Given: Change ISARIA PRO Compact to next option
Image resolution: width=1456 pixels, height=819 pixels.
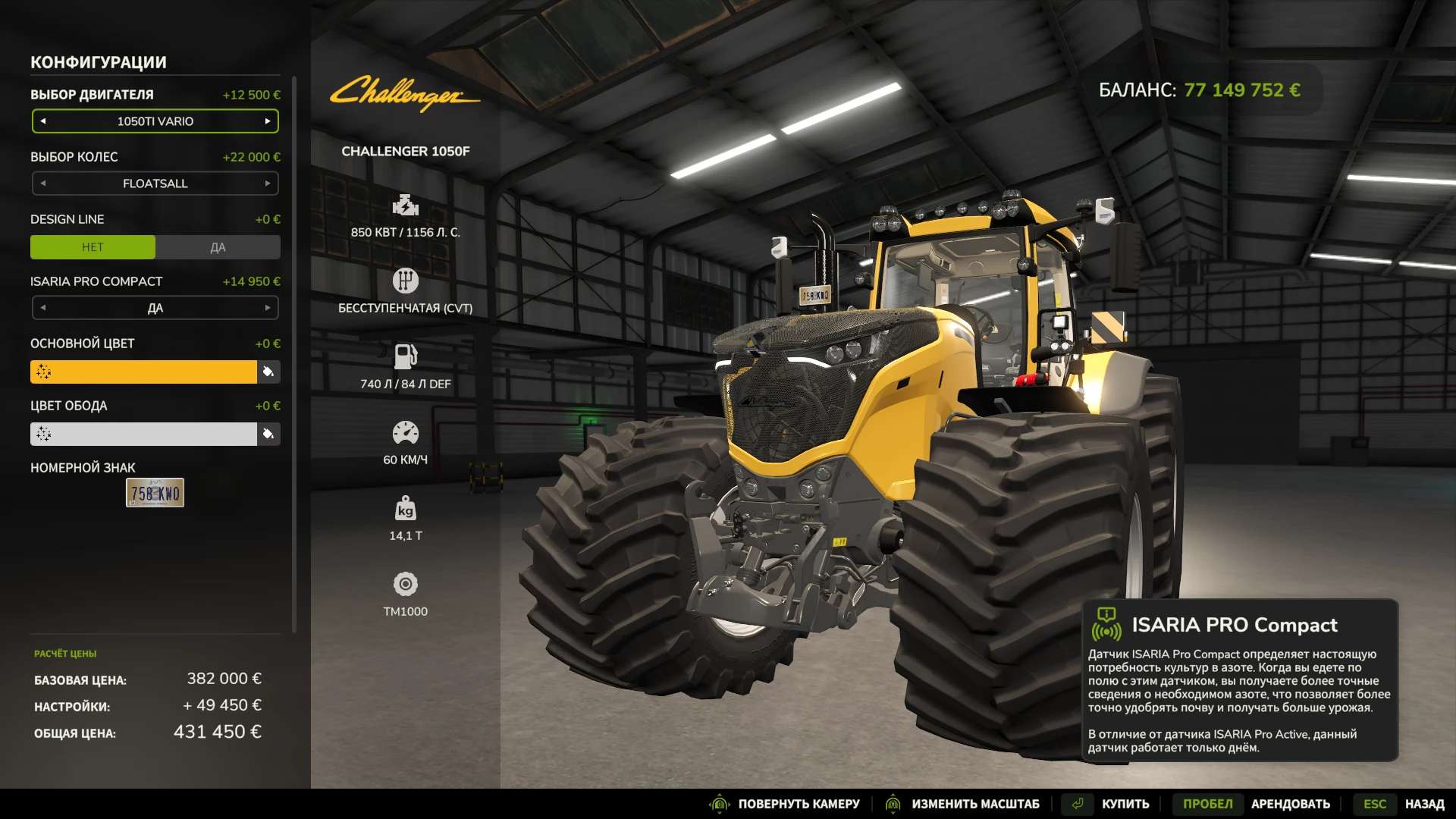Looking at the screenshot, I should tap(268, 308).
